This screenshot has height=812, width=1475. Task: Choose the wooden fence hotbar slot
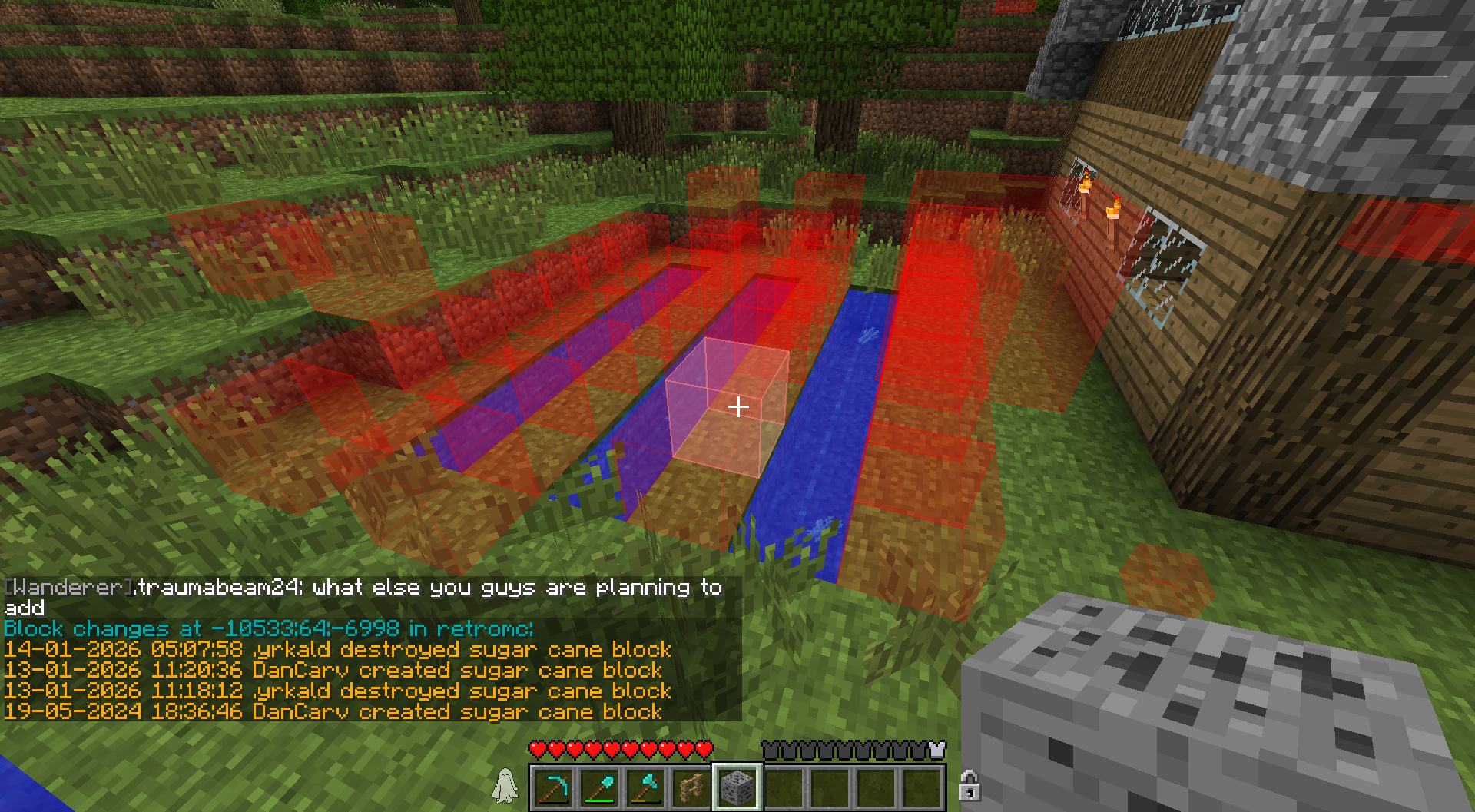[x=691, y=787]
